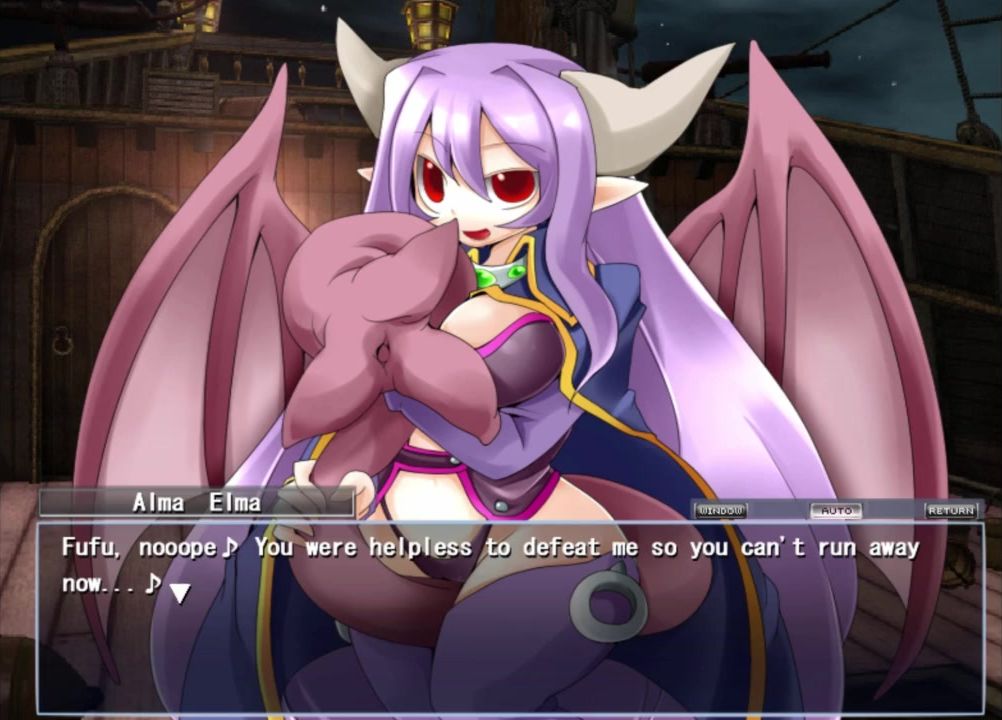Screen dimensions: 1002x720
Task: Advance dialogue via the white arrow indicator
Action: point(179,593)
